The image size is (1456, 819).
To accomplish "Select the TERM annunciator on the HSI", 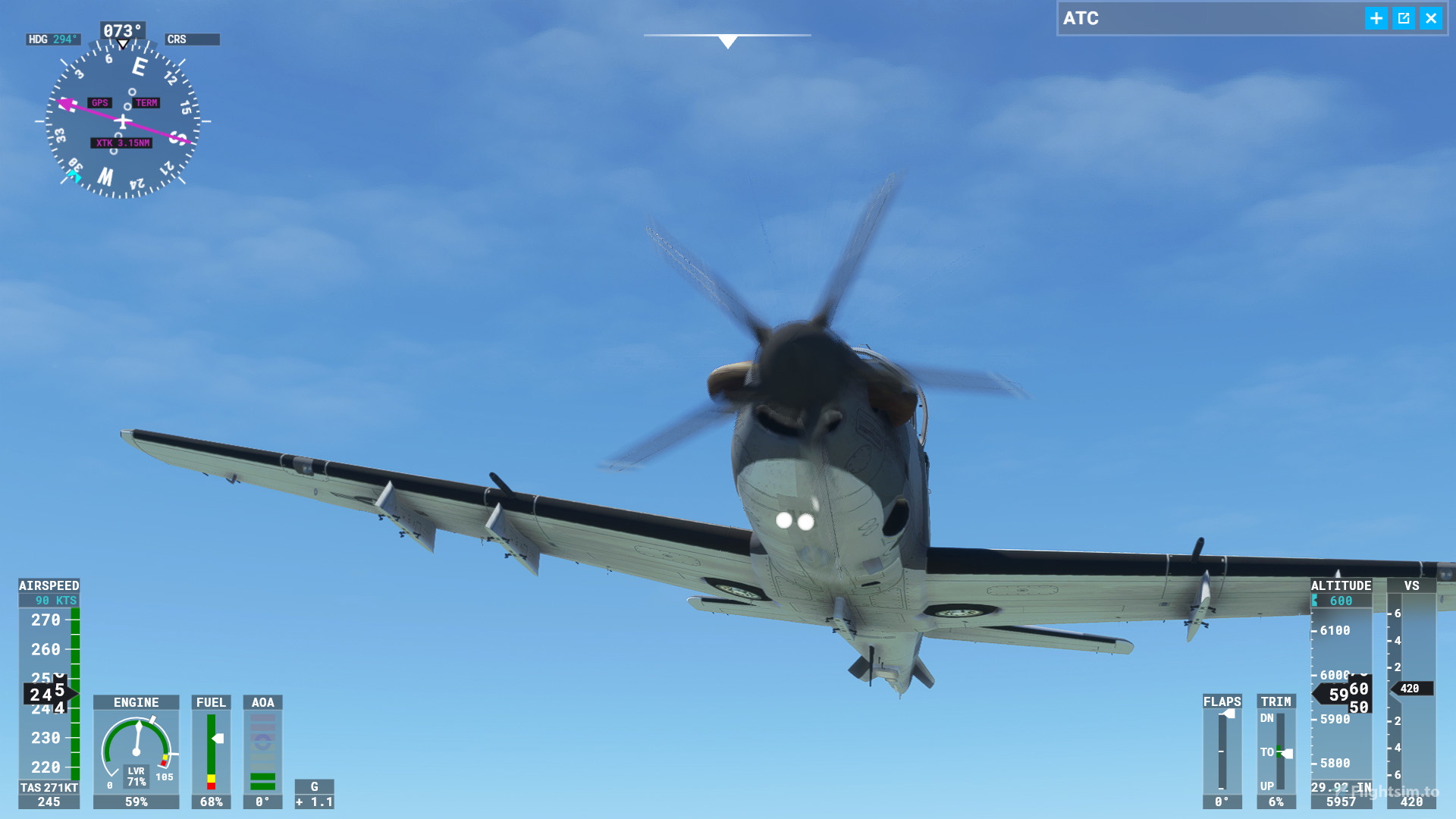I will (x=146, y=102).
